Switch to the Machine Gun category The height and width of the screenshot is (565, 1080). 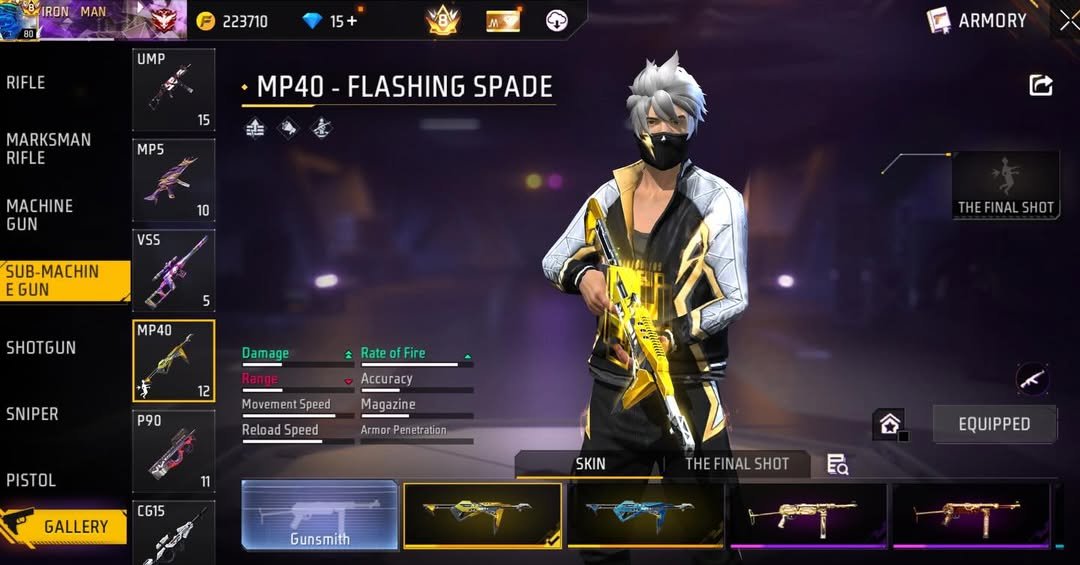[x=40, y=215]
